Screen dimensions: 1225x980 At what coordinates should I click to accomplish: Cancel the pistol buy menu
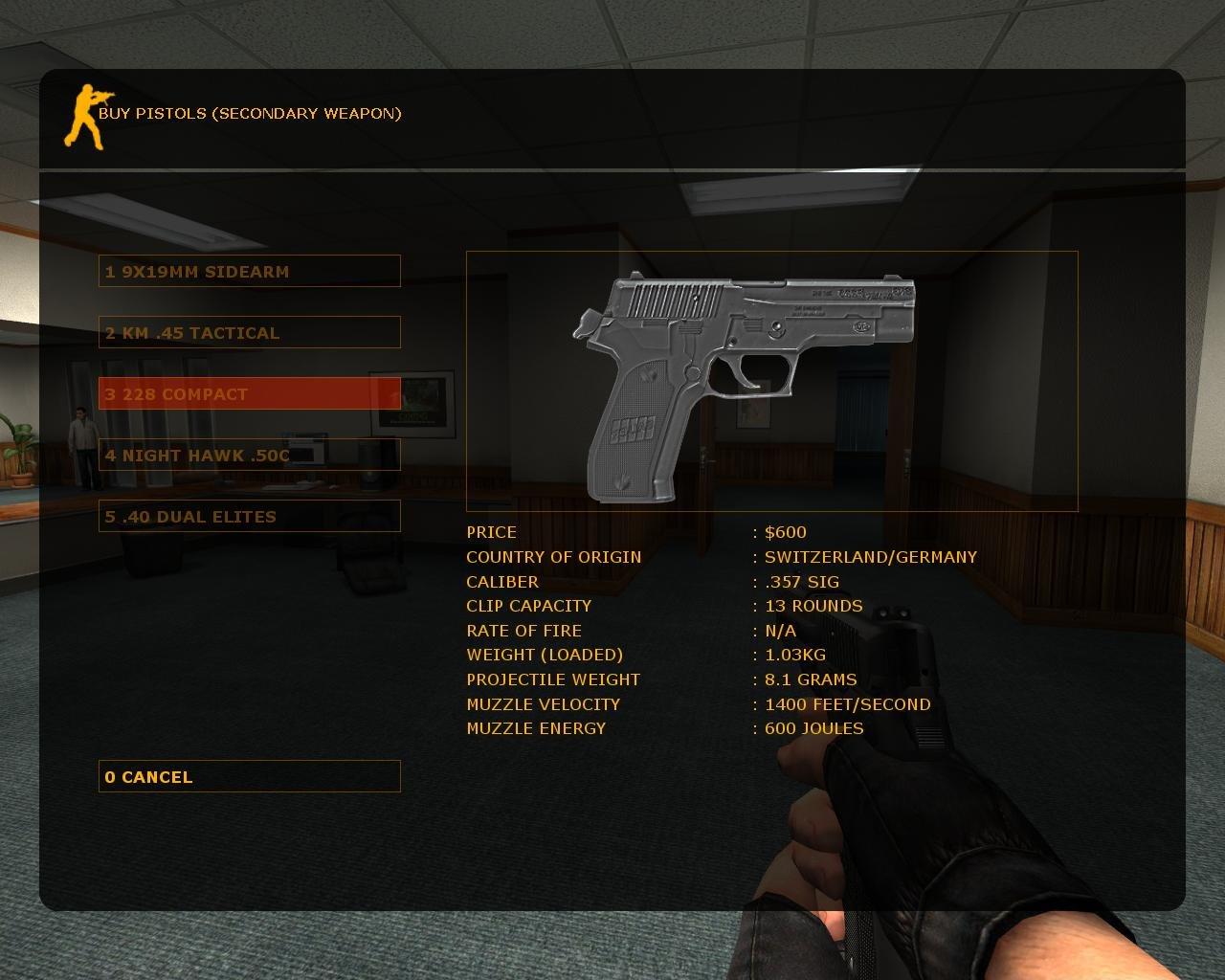249,776
